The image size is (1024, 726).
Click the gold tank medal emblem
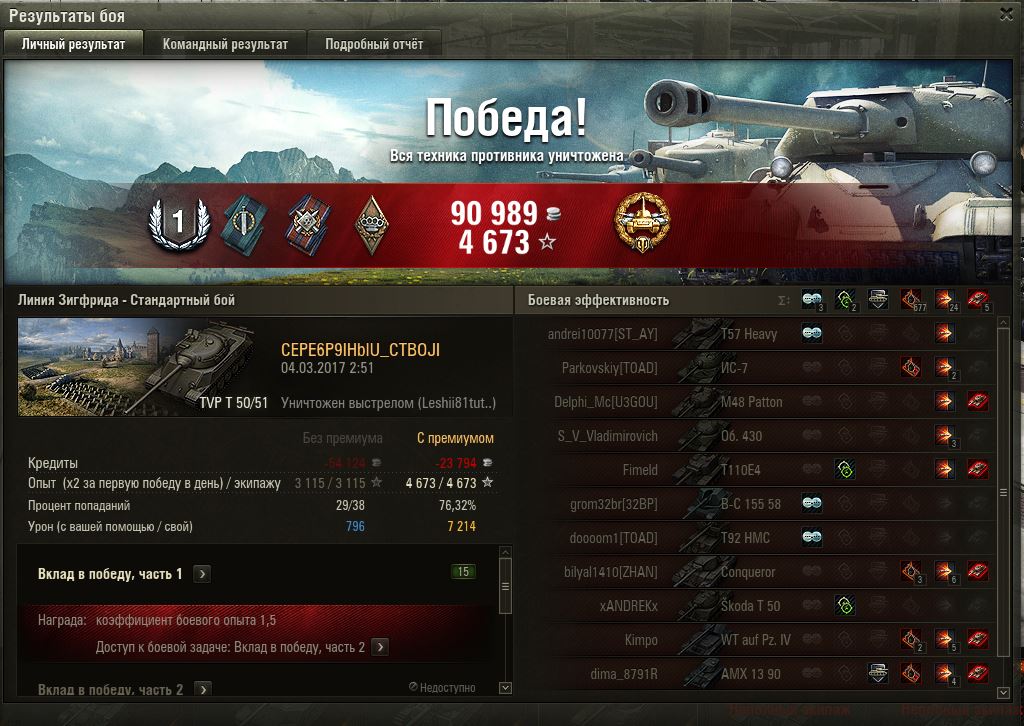[x=642, y=222]
